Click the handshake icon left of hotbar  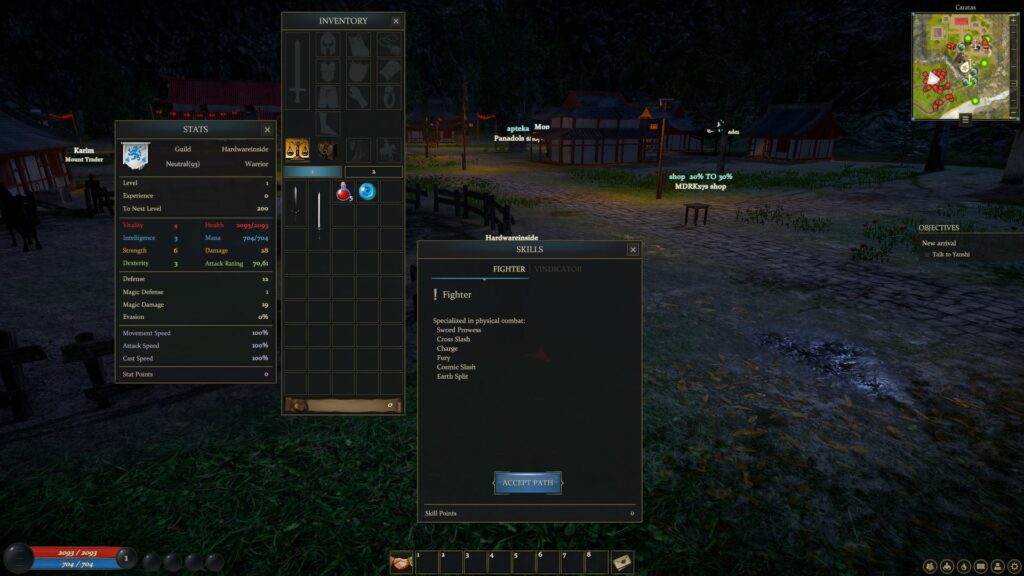tap(401, 563)
